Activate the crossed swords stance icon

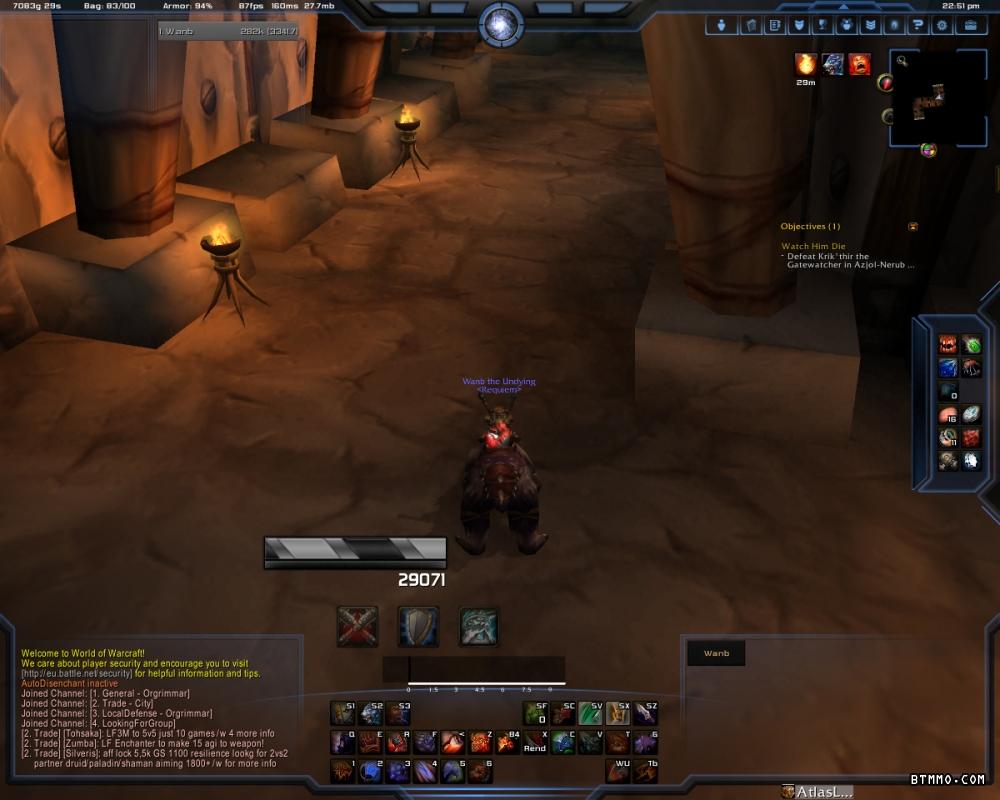(357, 626)
